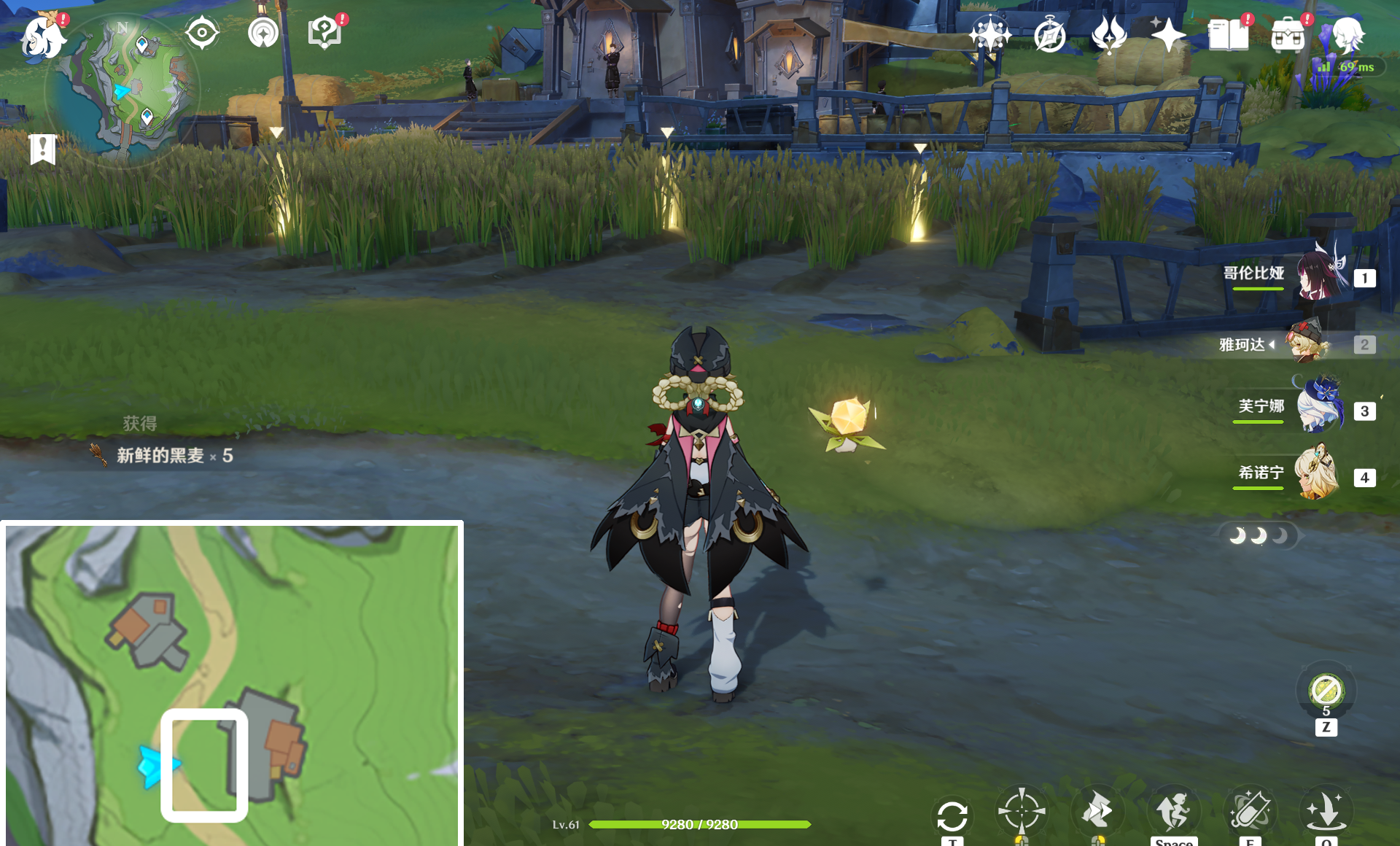Trigger the downward arrow elemental burst icon
The width and height of the screenshot is (1400, 846).
point(1325,810)
